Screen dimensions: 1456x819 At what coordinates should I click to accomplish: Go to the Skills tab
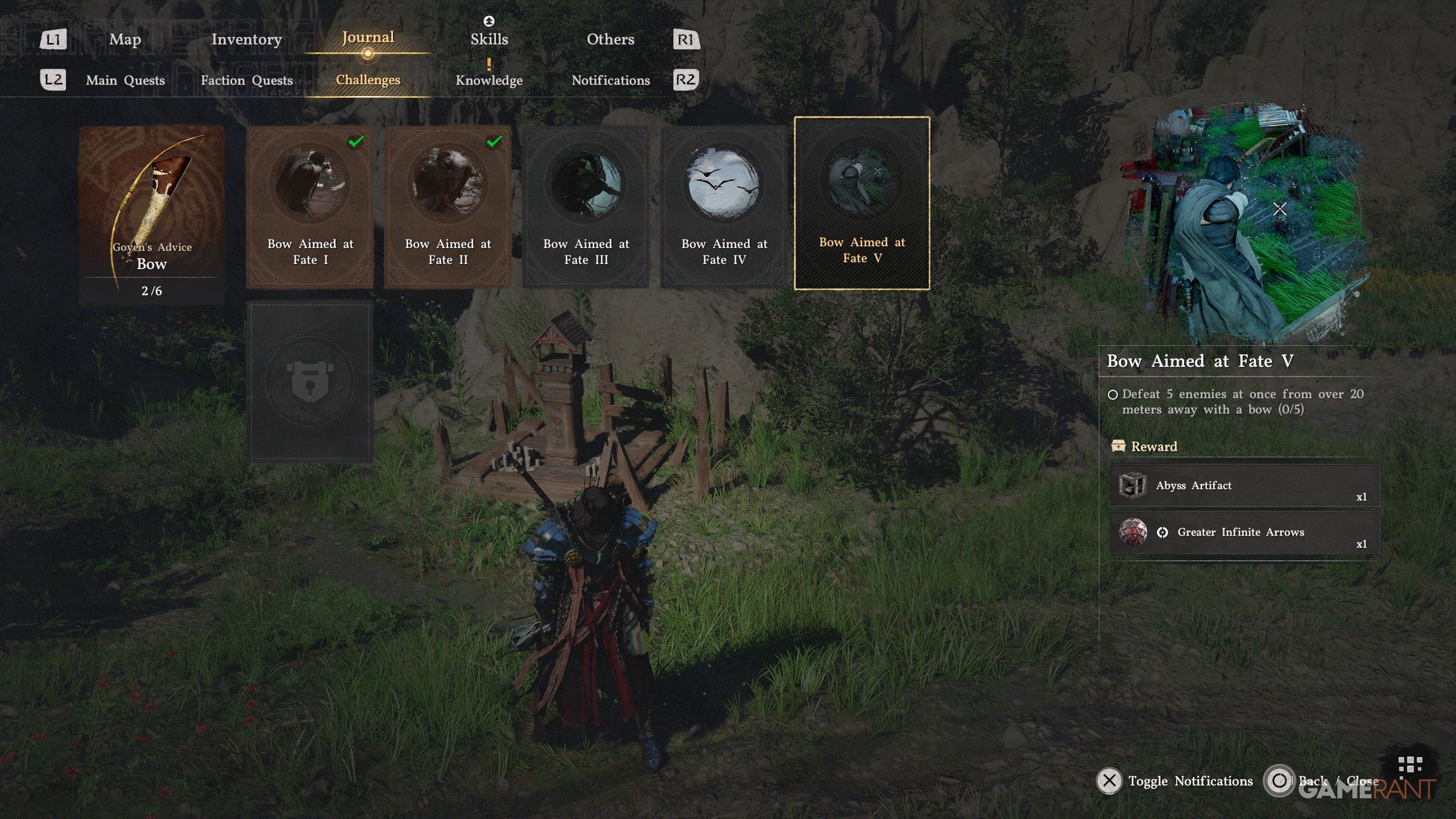pos(489,39)
